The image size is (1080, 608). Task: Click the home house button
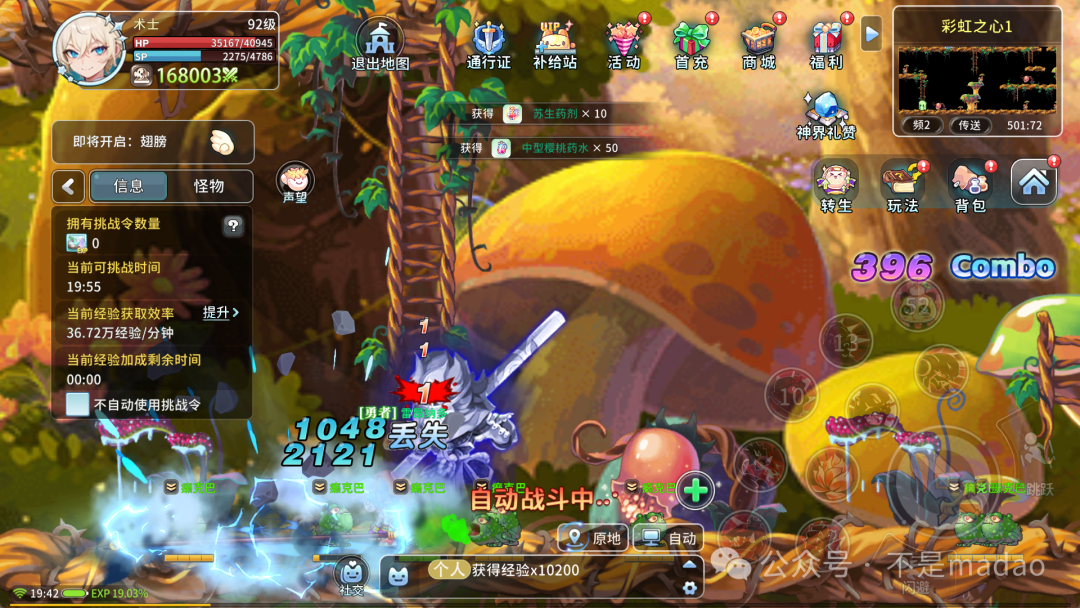[x=1034, y=182]
